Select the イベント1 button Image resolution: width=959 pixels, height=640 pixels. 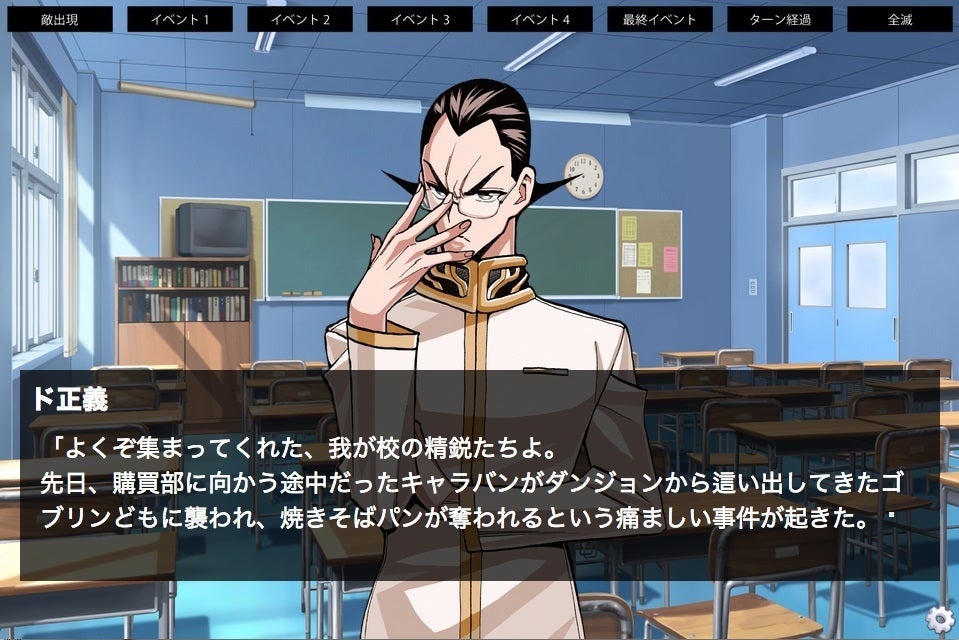[x=180, y=19]
